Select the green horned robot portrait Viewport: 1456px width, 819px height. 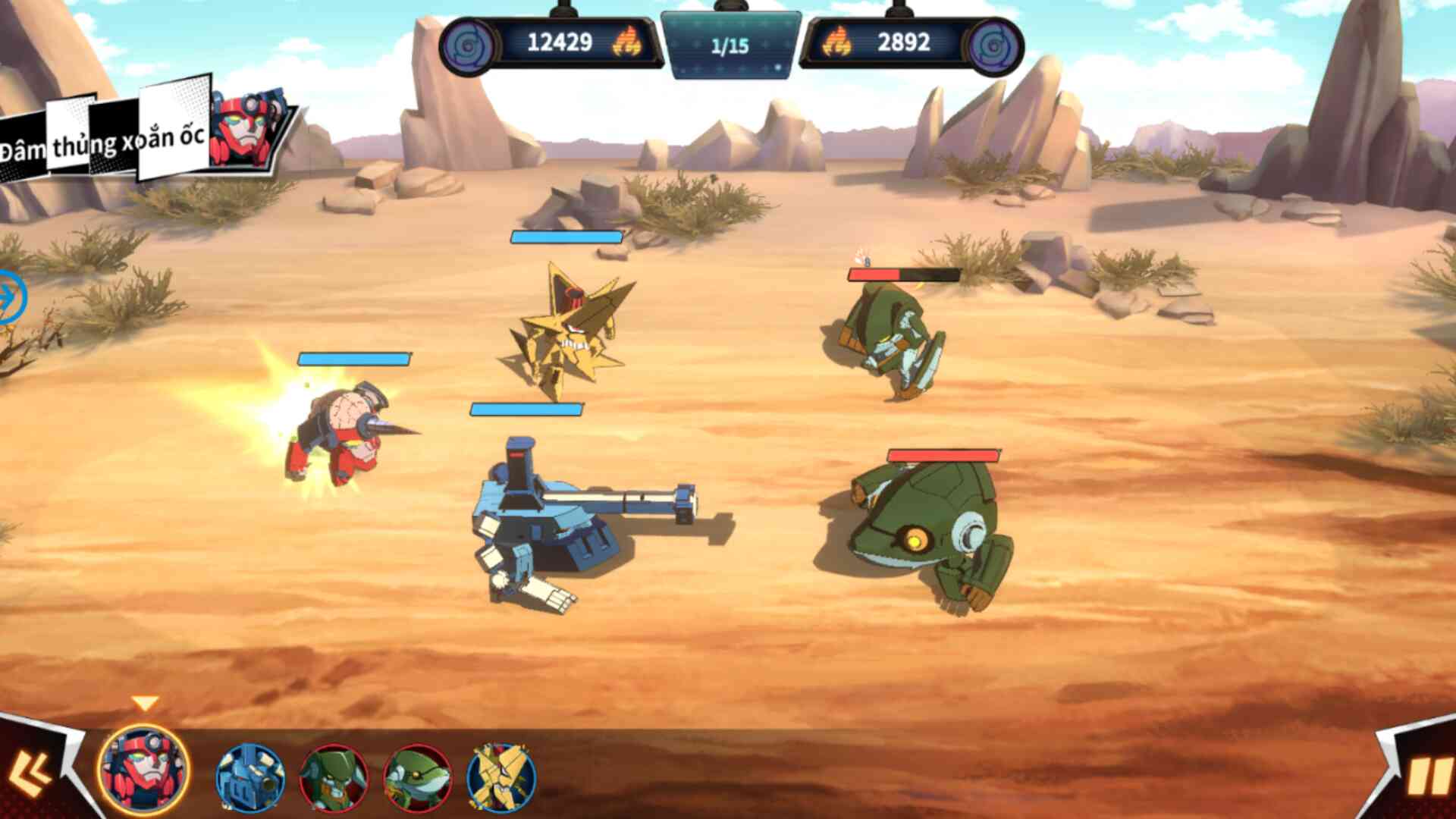[x=334, y=778]
